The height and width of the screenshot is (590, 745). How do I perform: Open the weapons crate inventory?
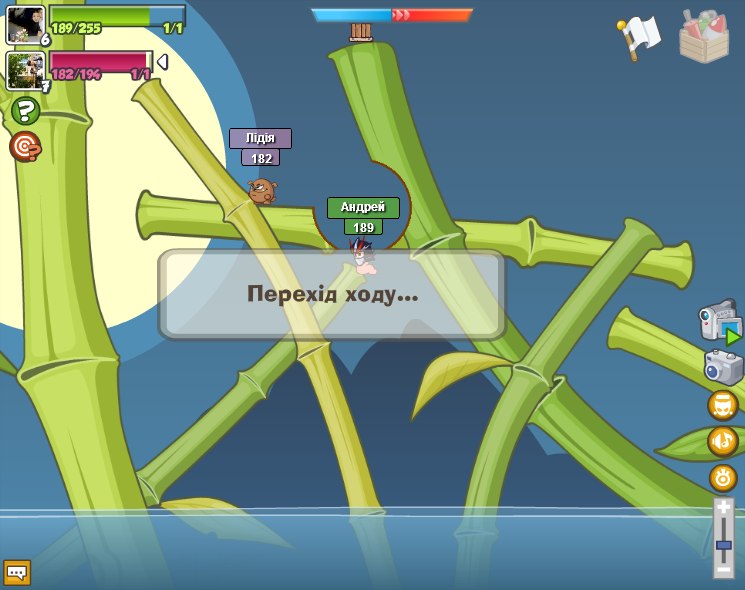pos(704,36)
